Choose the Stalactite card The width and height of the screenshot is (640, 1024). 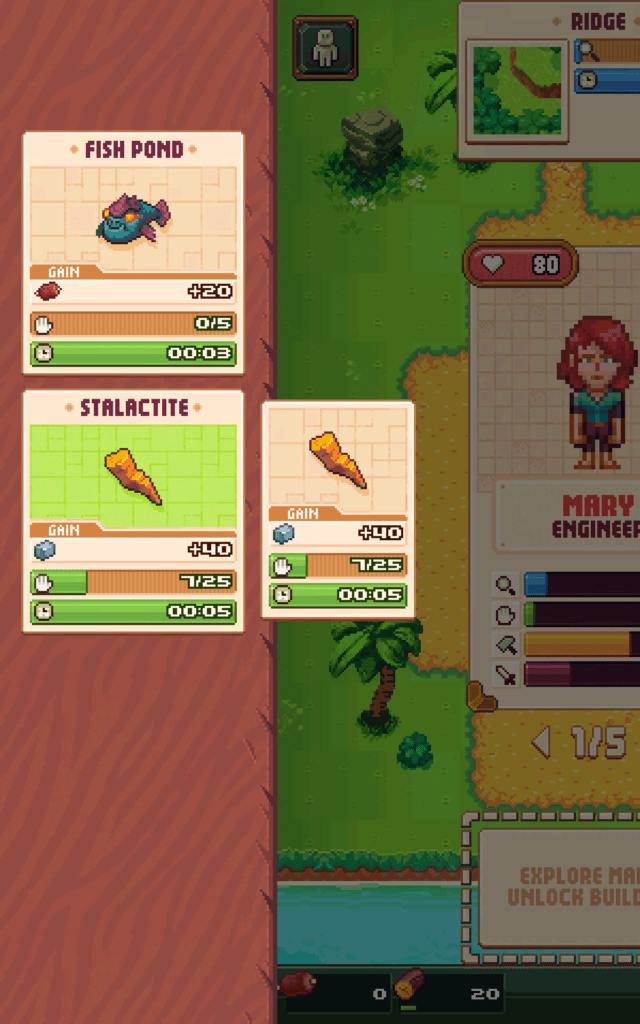tap(133, 510)
